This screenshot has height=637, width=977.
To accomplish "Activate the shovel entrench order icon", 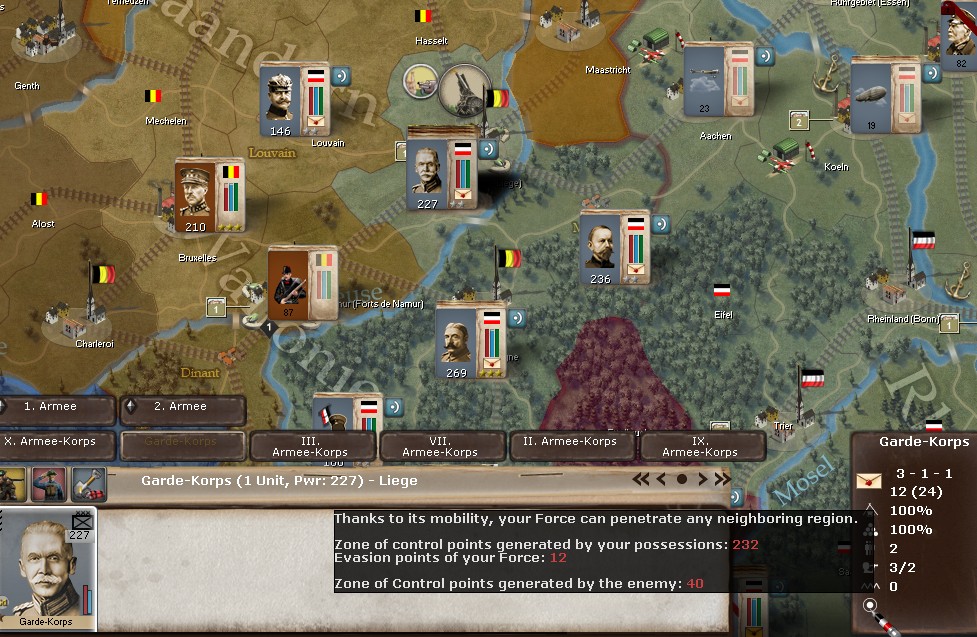I will click(x=88, y=482).
